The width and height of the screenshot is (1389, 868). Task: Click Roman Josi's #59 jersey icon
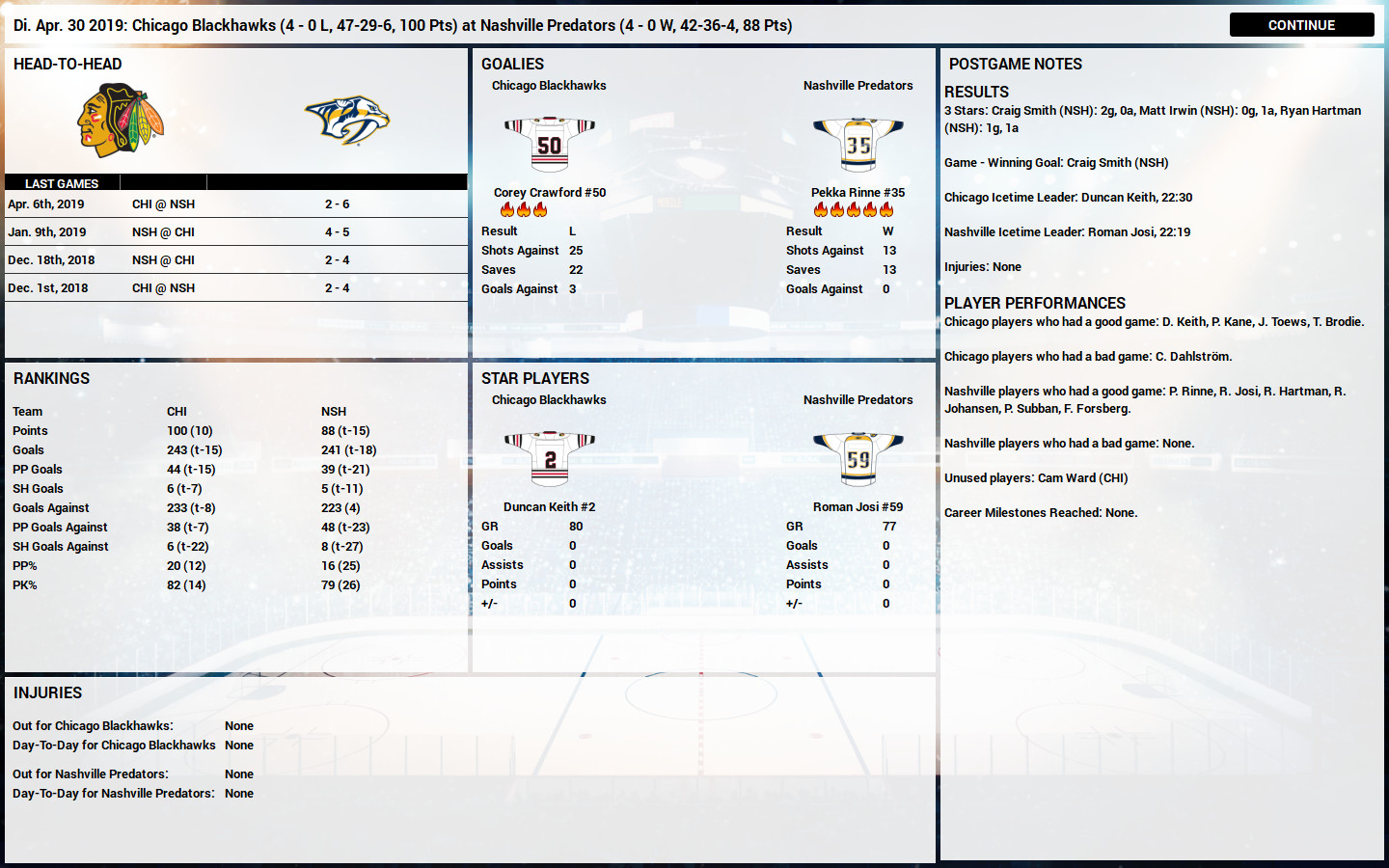tap(858, 458)
